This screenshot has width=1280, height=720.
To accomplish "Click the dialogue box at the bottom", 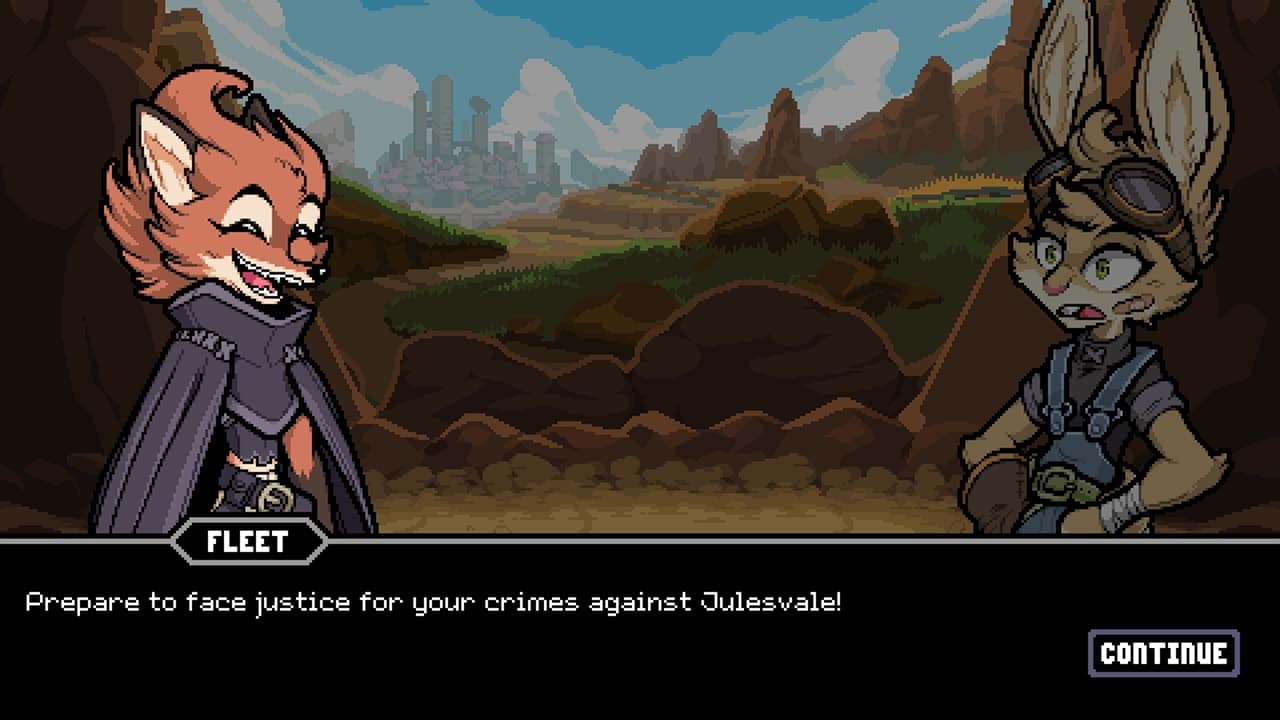I will (640, 620).
